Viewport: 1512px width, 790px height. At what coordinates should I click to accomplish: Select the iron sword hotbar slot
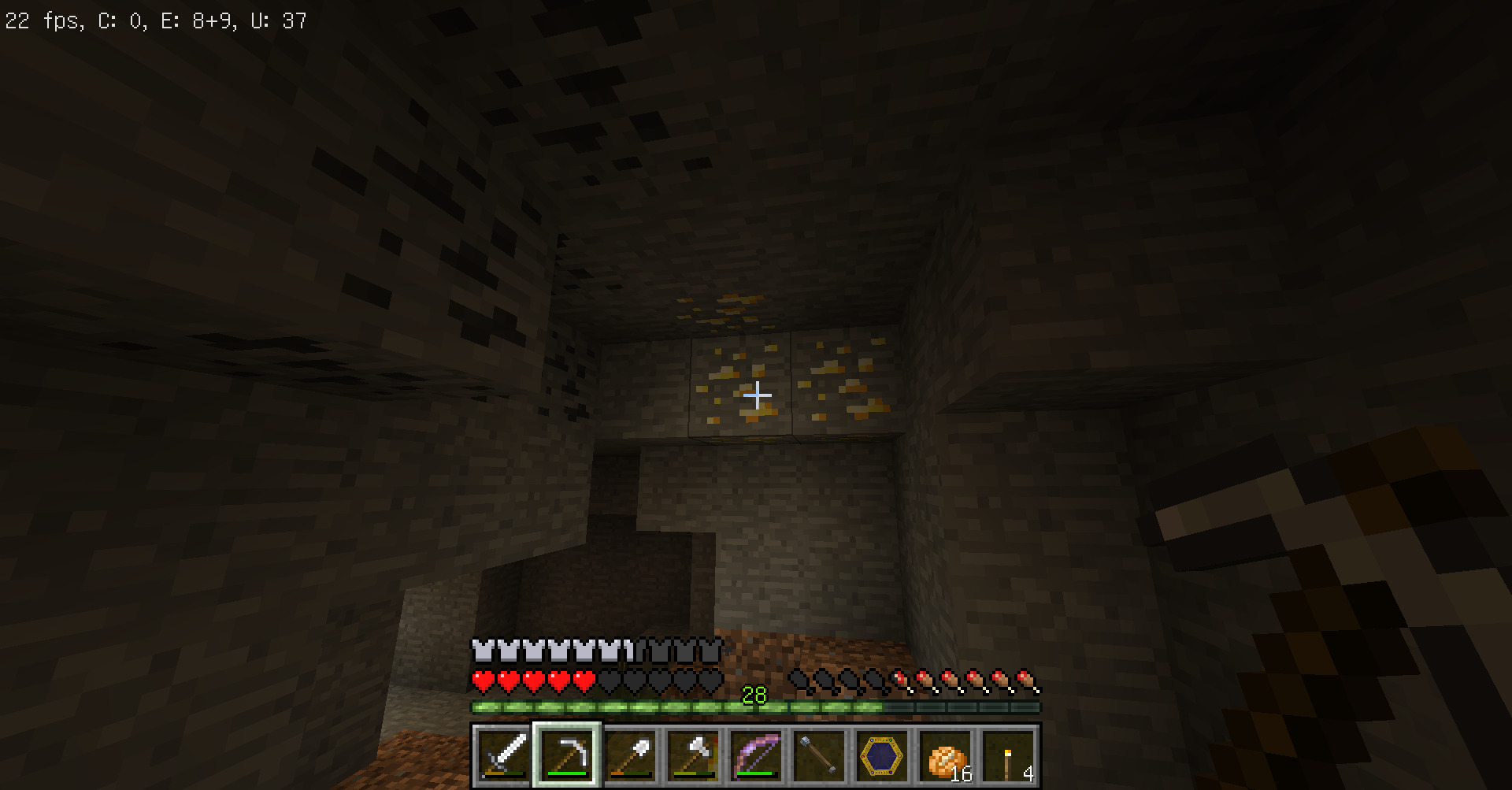click(x=504, y=755)
